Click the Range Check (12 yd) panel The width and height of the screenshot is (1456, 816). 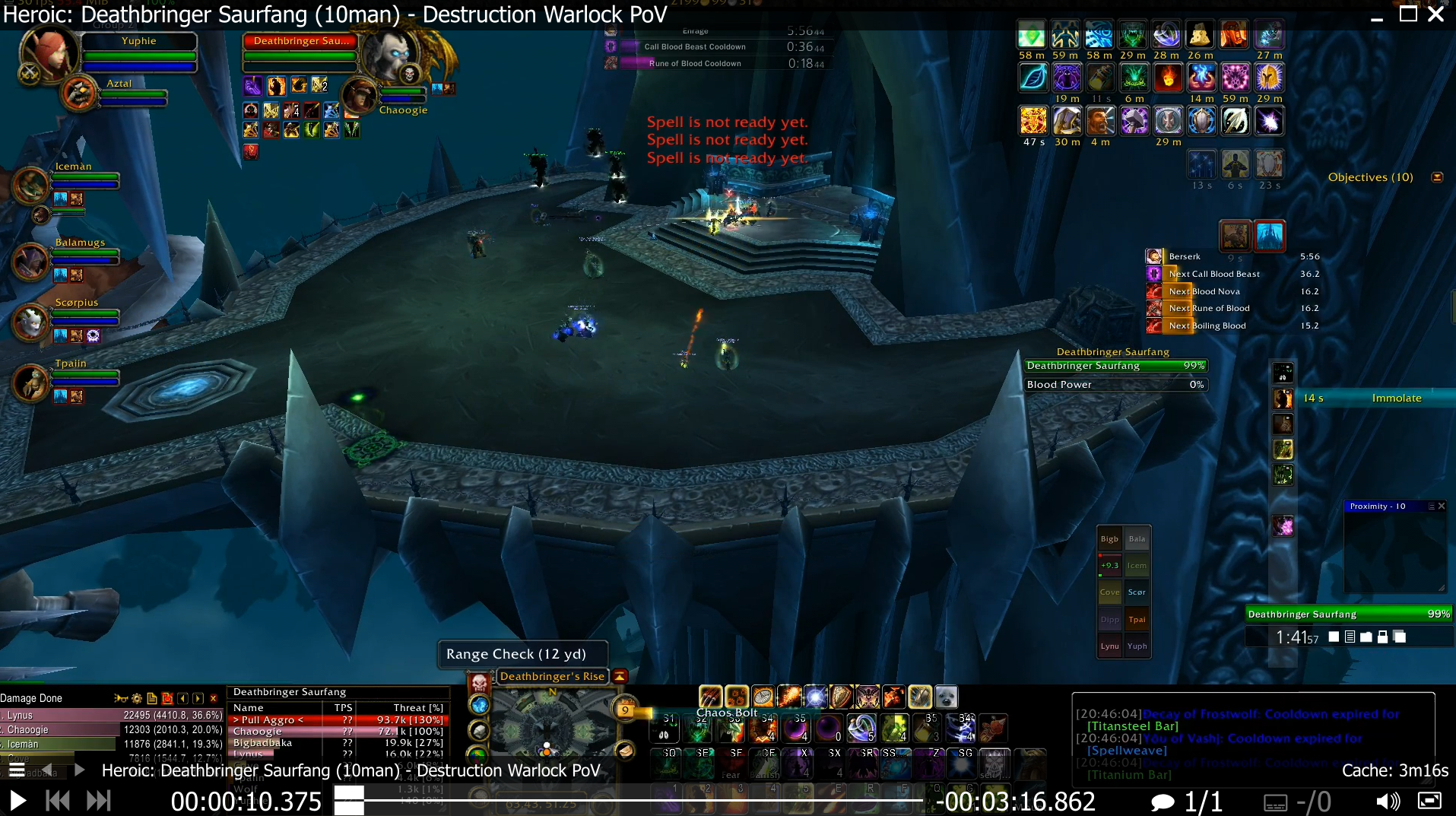click(x=522, y=654)
